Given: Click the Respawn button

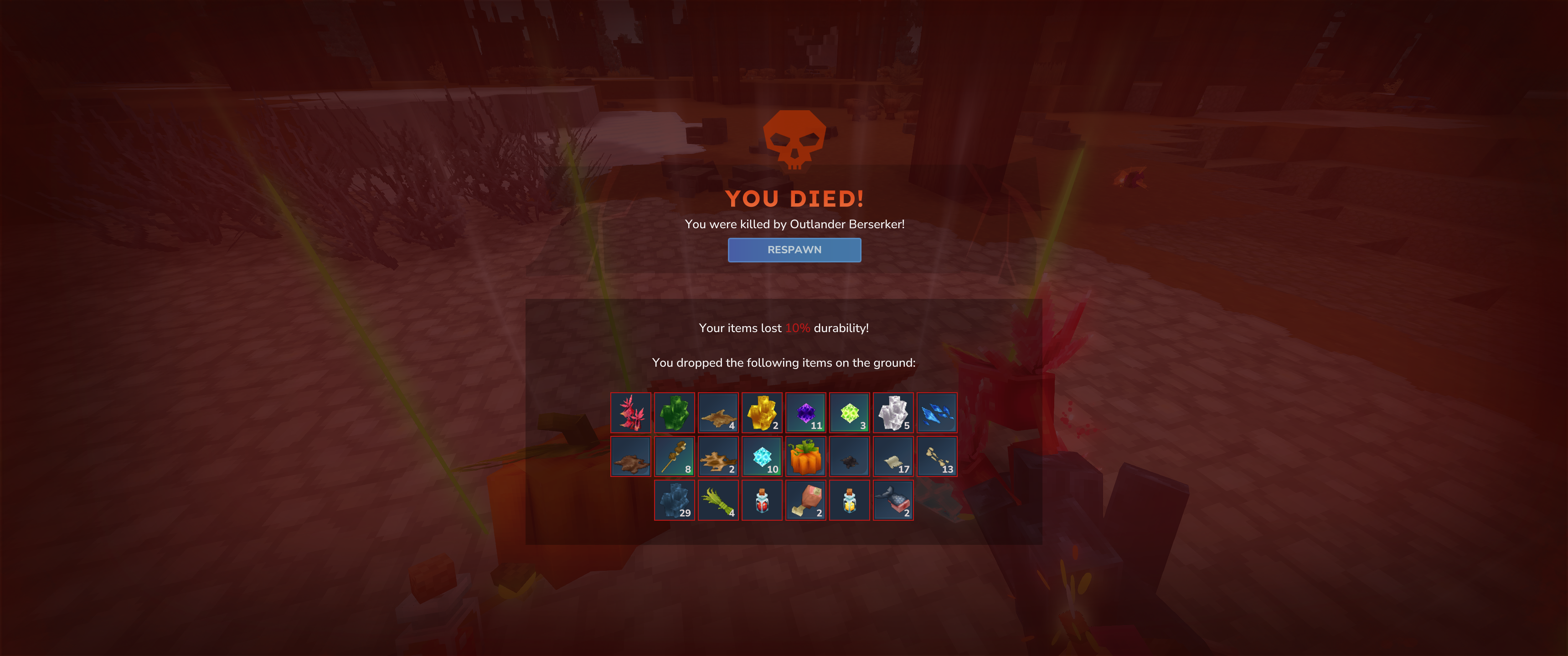Looking at the screenshot, I should point(794,250).
